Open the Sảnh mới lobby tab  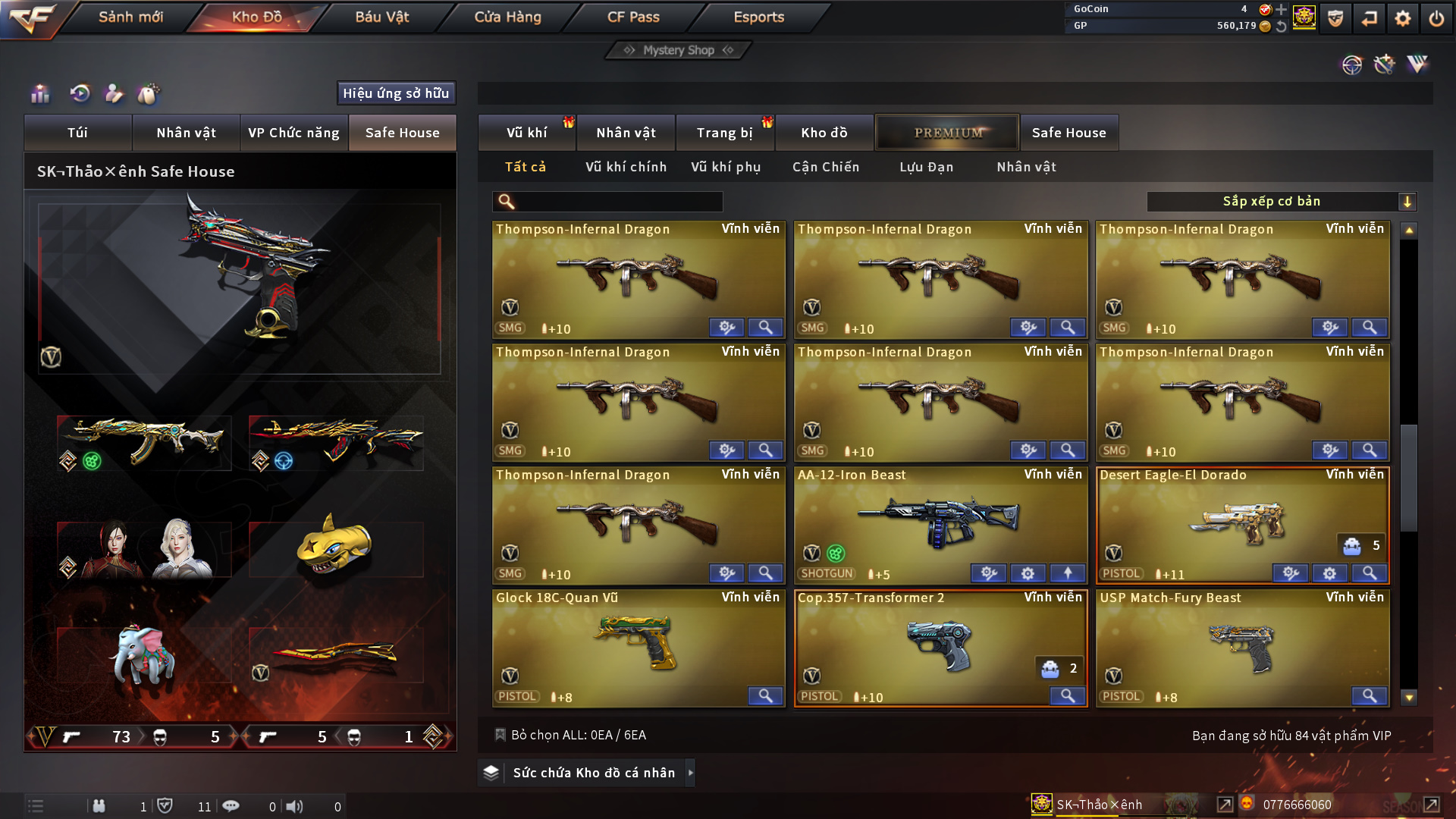click(130, 17)
